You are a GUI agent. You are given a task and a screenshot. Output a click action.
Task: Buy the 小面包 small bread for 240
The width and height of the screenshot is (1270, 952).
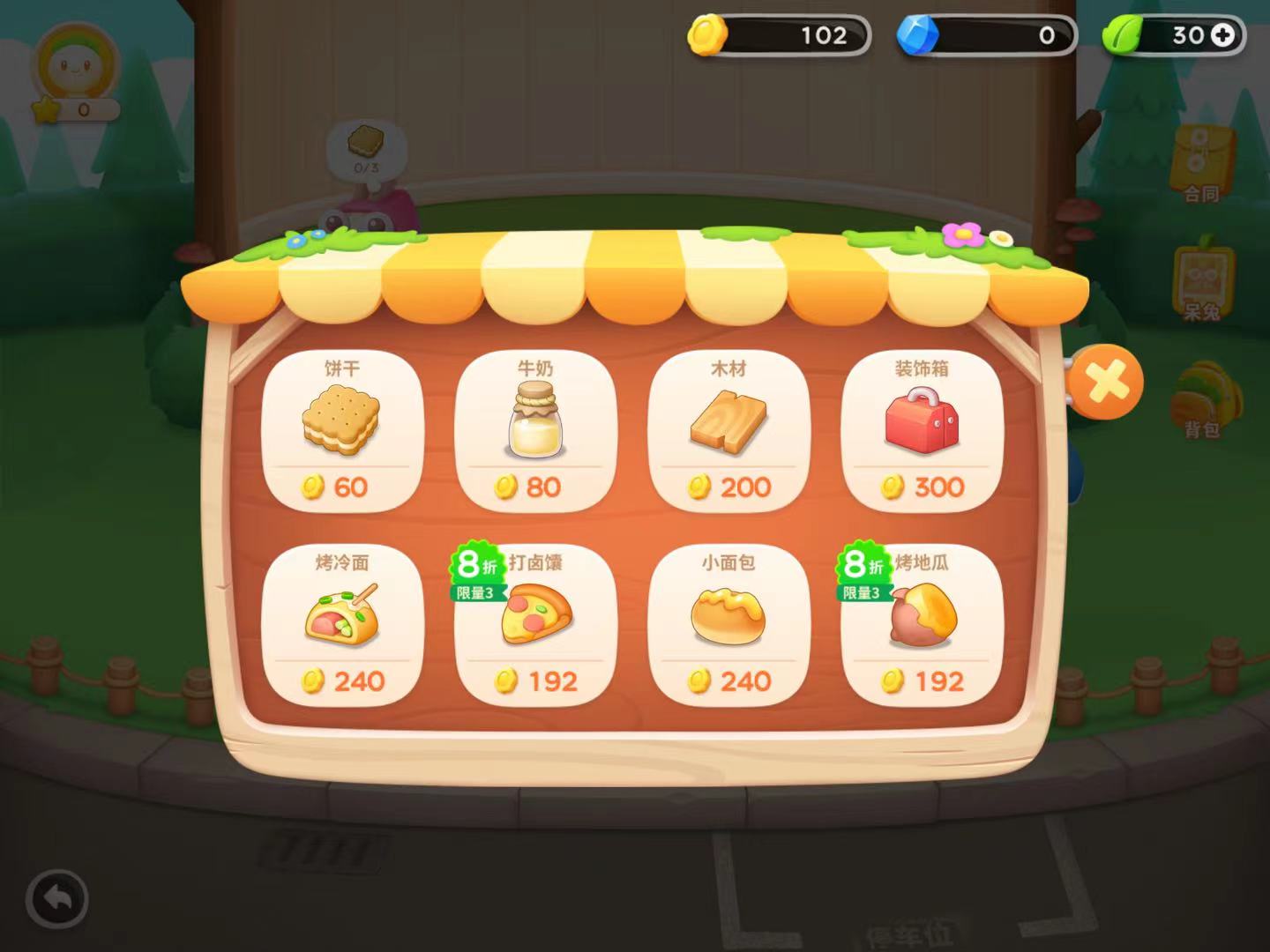pos(729,621)
